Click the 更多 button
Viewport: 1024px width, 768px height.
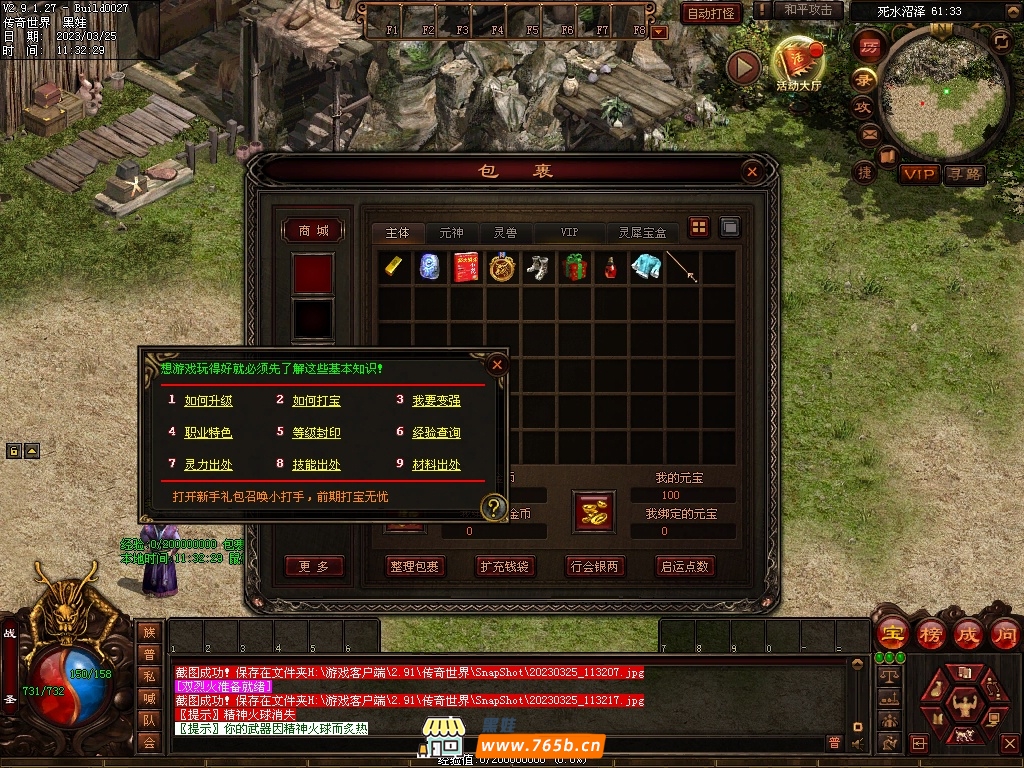tap(313, 566)
